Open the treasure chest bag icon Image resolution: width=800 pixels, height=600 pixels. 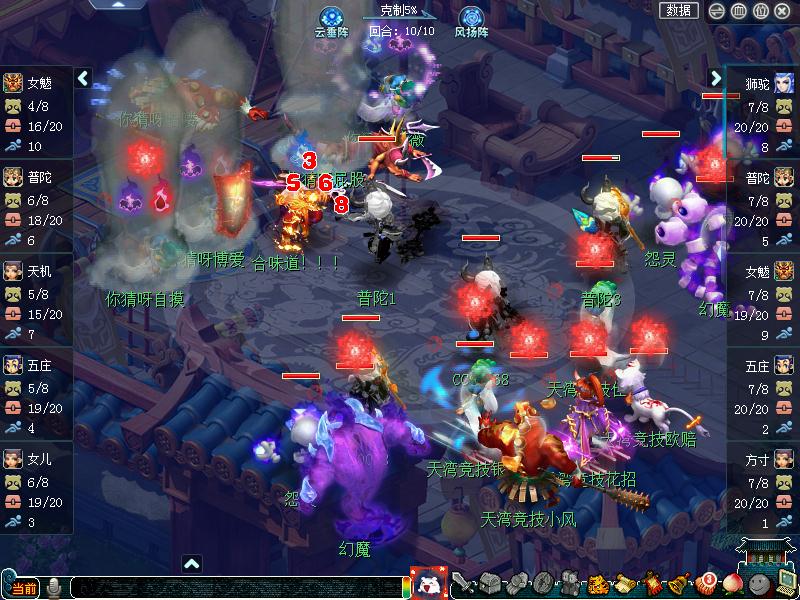point(490,584)
